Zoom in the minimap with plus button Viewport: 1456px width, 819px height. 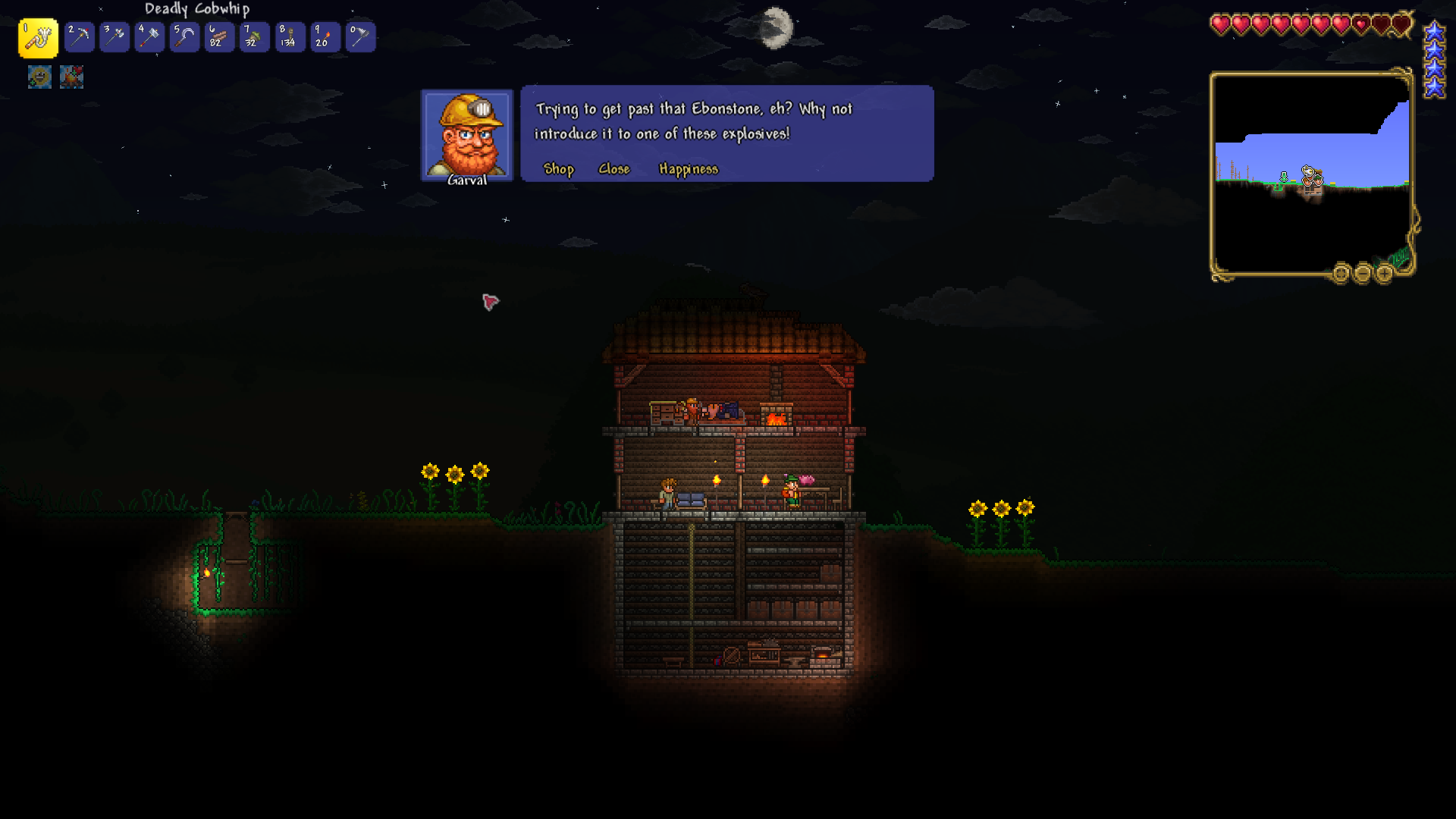click(1384, 273)
